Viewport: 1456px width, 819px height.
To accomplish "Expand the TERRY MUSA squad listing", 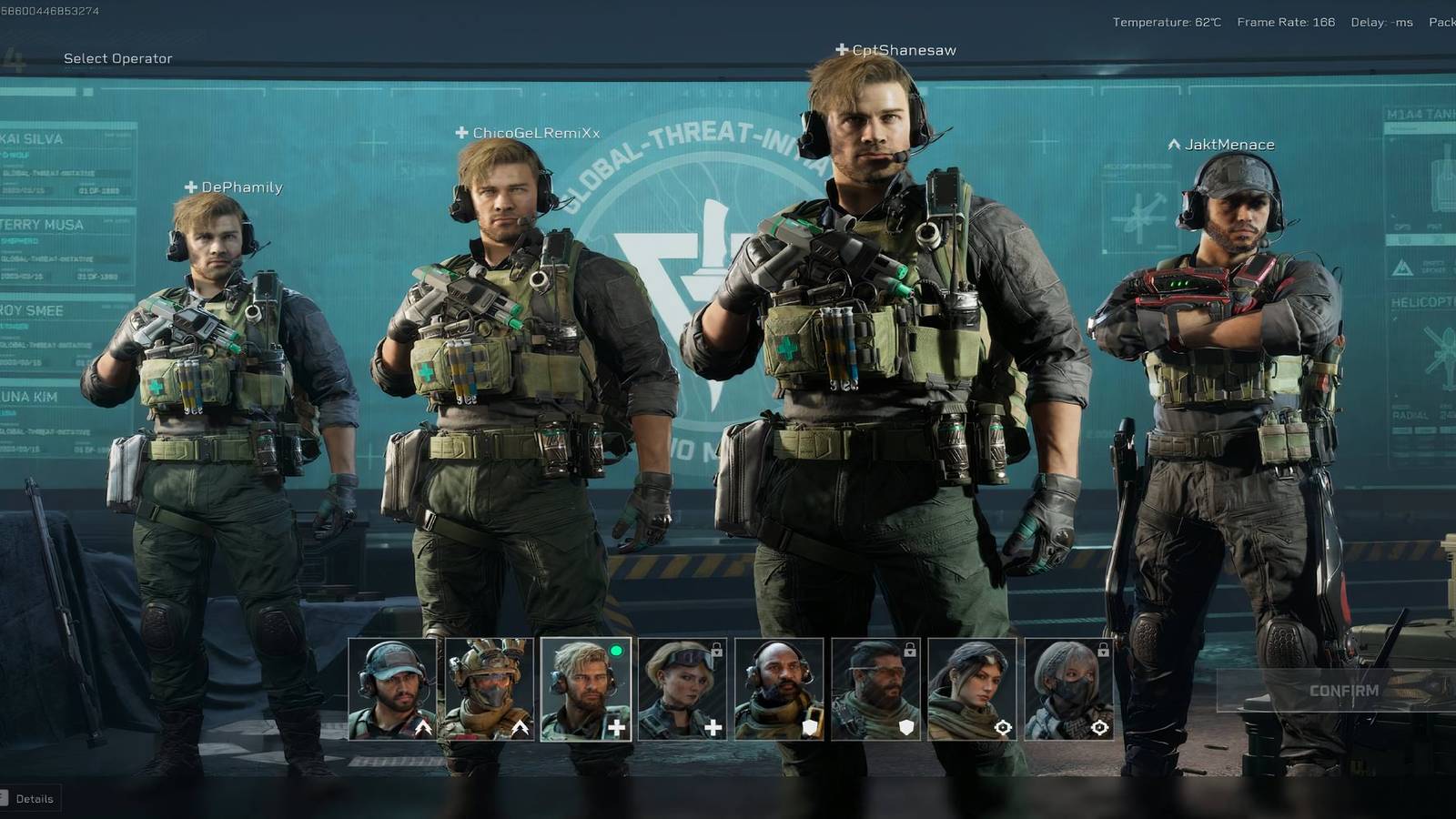I will (x=36, y=224).
